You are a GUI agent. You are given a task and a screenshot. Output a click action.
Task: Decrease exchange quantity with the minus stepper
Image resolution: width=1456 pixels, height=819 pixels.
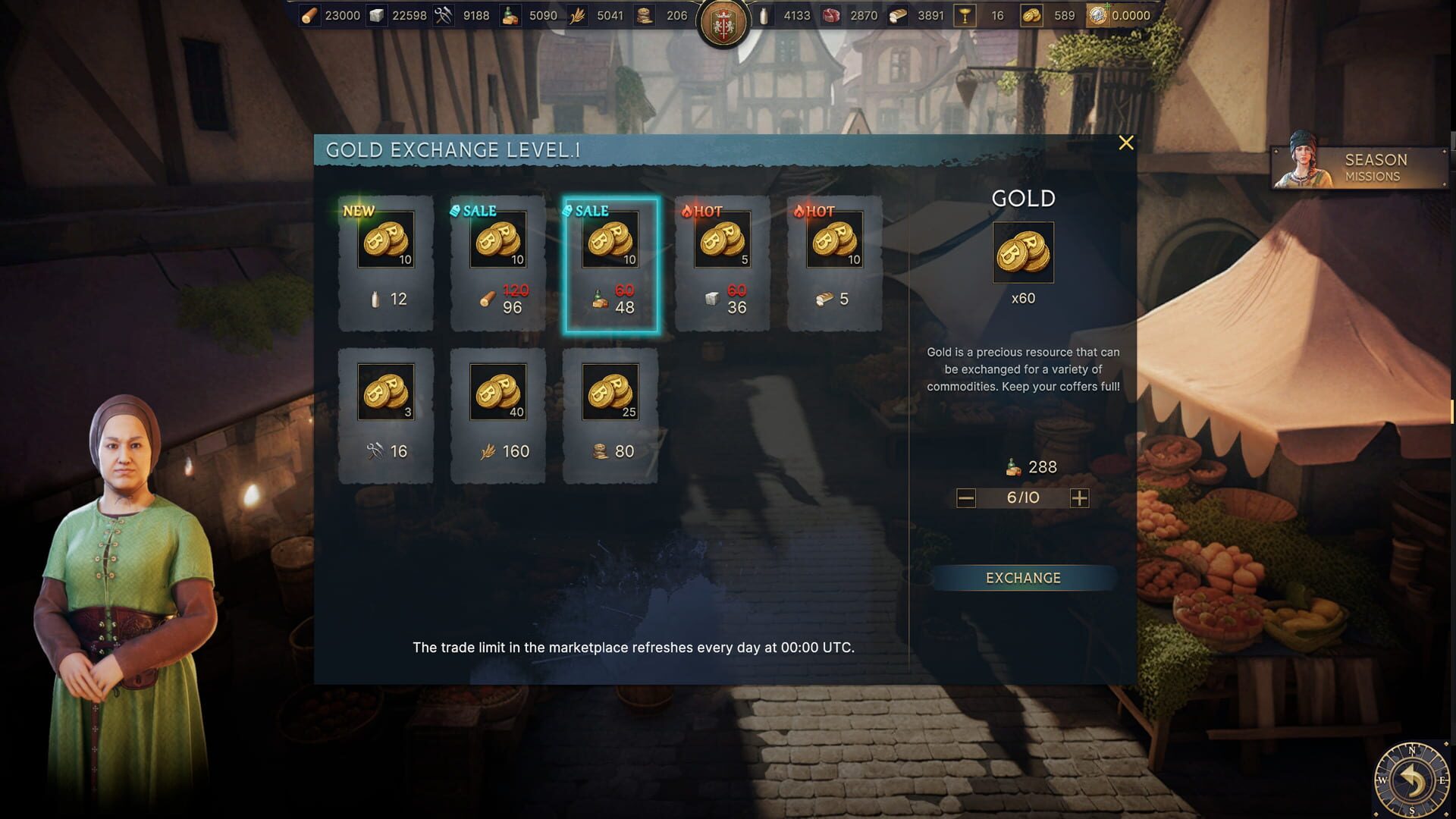(965, 498)
